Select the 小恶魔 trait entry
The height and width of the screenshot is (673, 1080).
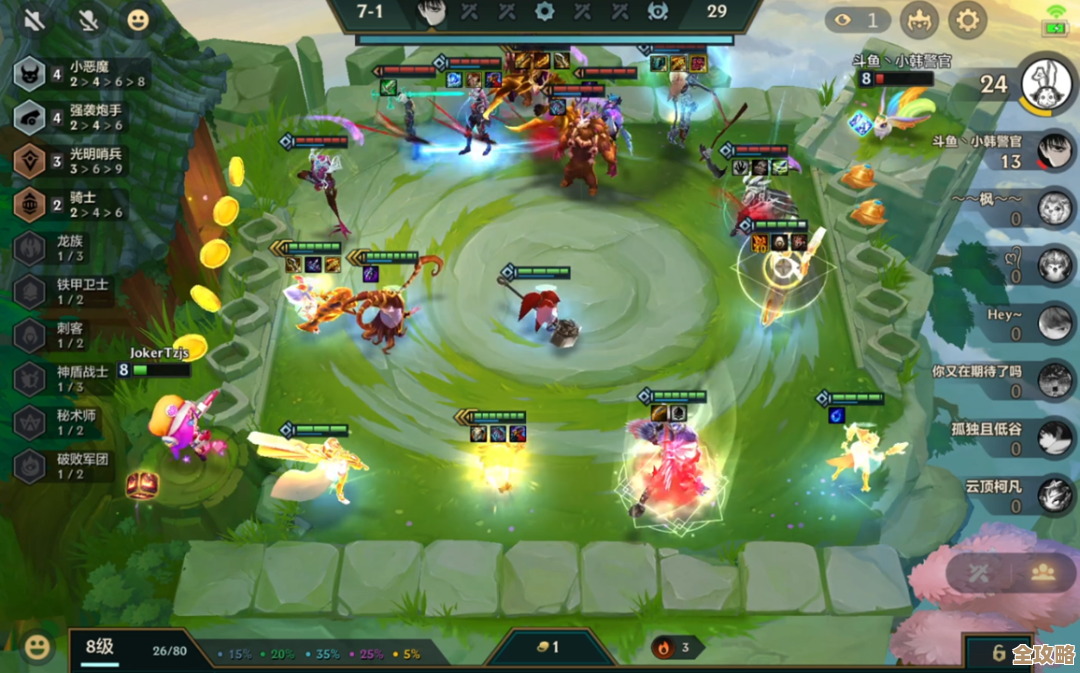[80, 74]
